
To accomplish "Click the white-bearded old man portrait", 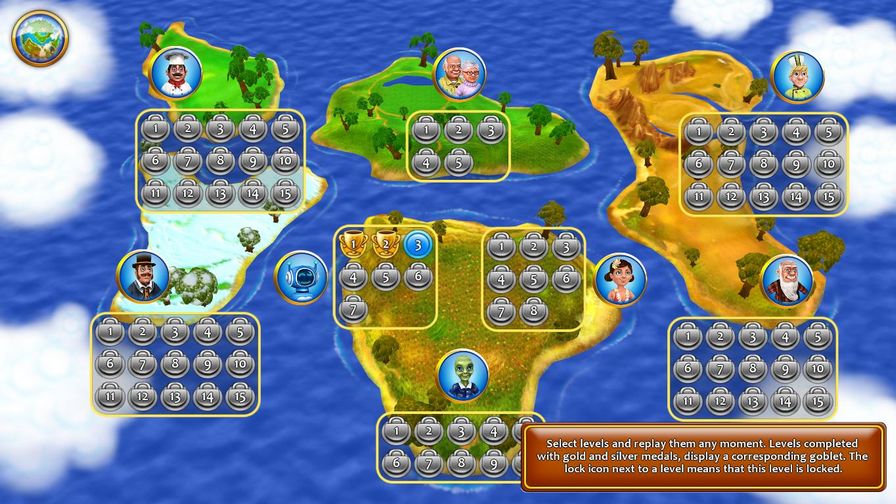I will [x=786, y=279].
